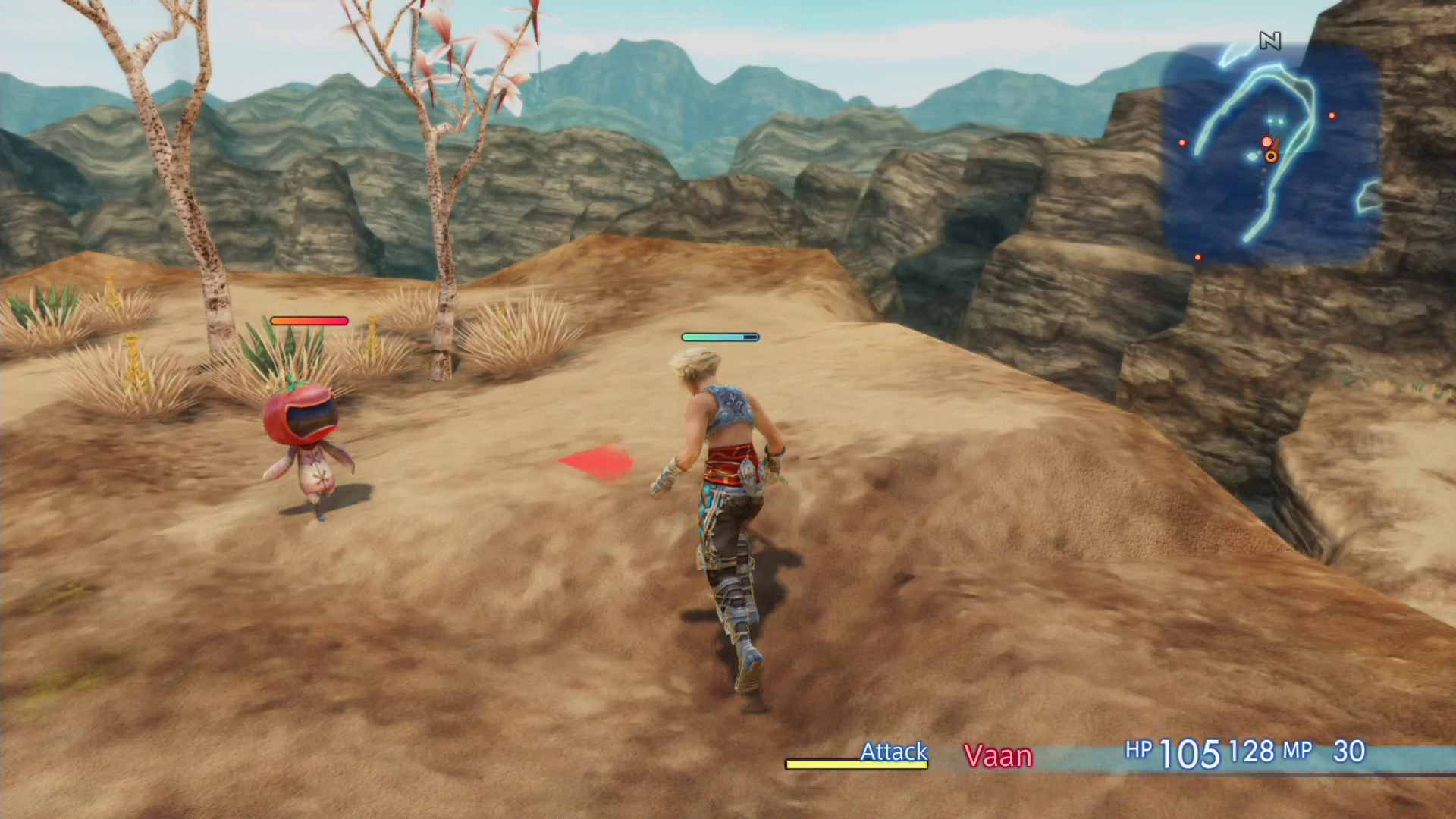Screen dimensions: 1456x819
Task: Click the red enemy dot right of the minimap trail
Action: click(1332, 115)
